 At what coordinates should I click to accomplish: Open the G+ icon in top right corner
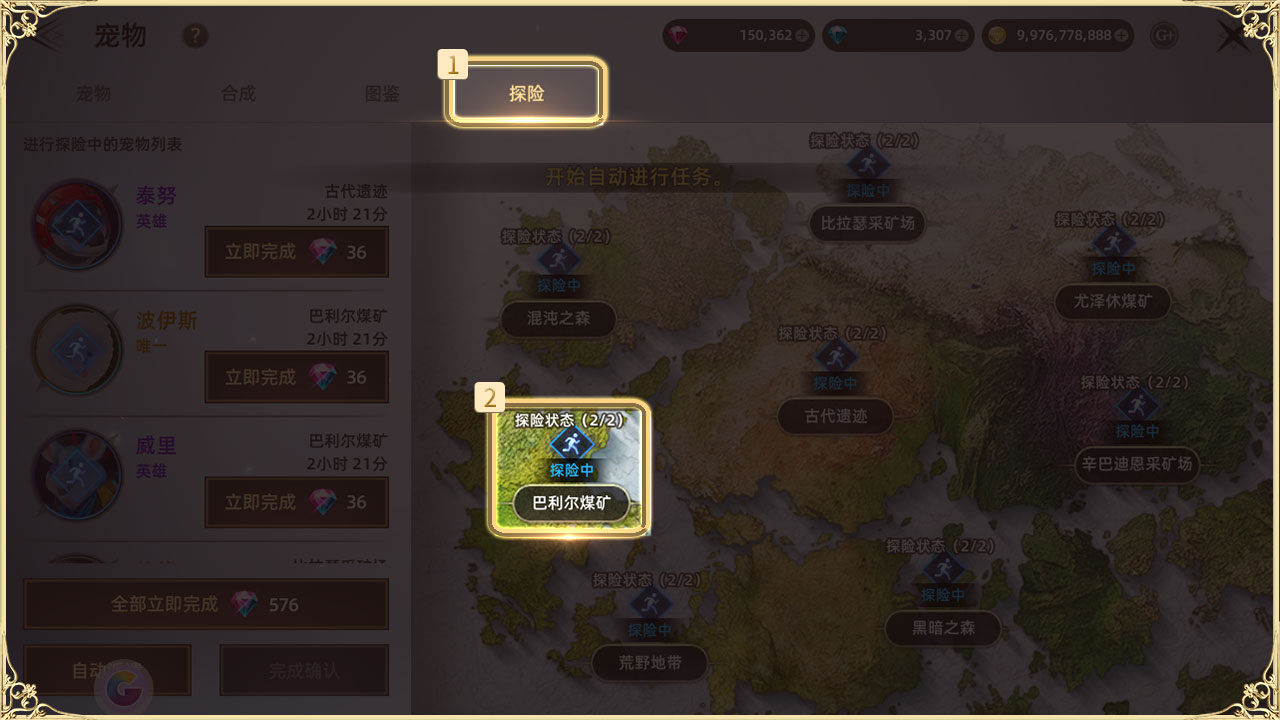(1162, 35)
